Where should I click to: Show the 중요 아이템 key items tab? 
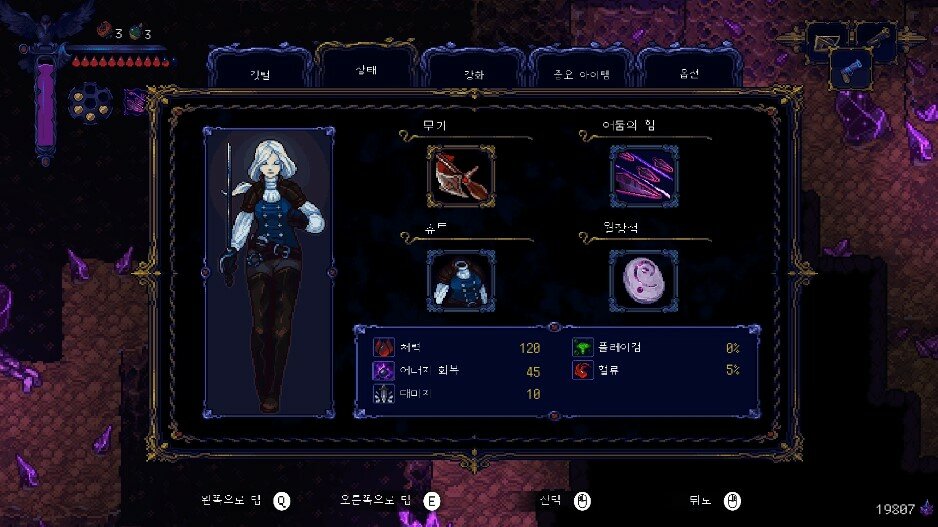580,74
